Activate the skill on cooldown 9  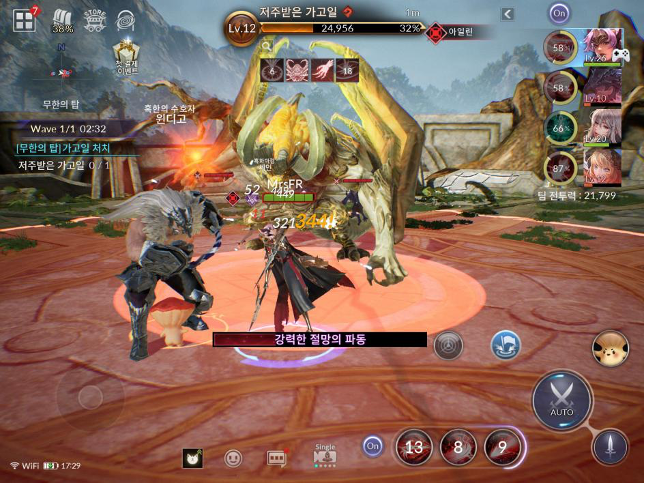(504, 446)
